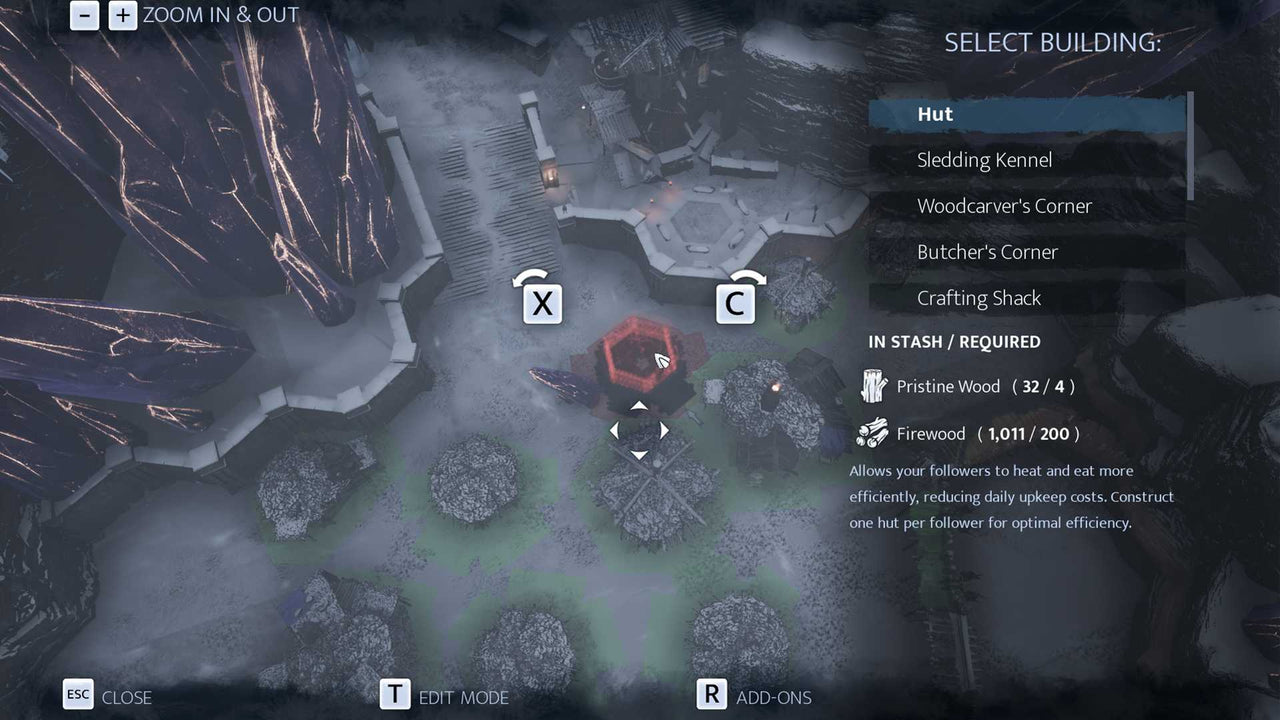The width and height of the screenshot is (1280, 720).
Task: Click the zoom in plus icon
Action: pyautogui.click(x=121, y=16)
